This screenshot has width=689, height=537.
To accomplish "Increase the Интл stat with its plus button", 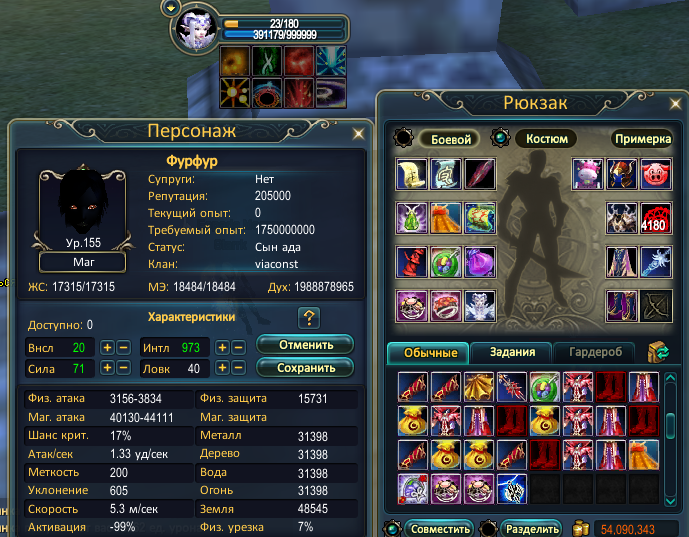I will pos(222,347).
